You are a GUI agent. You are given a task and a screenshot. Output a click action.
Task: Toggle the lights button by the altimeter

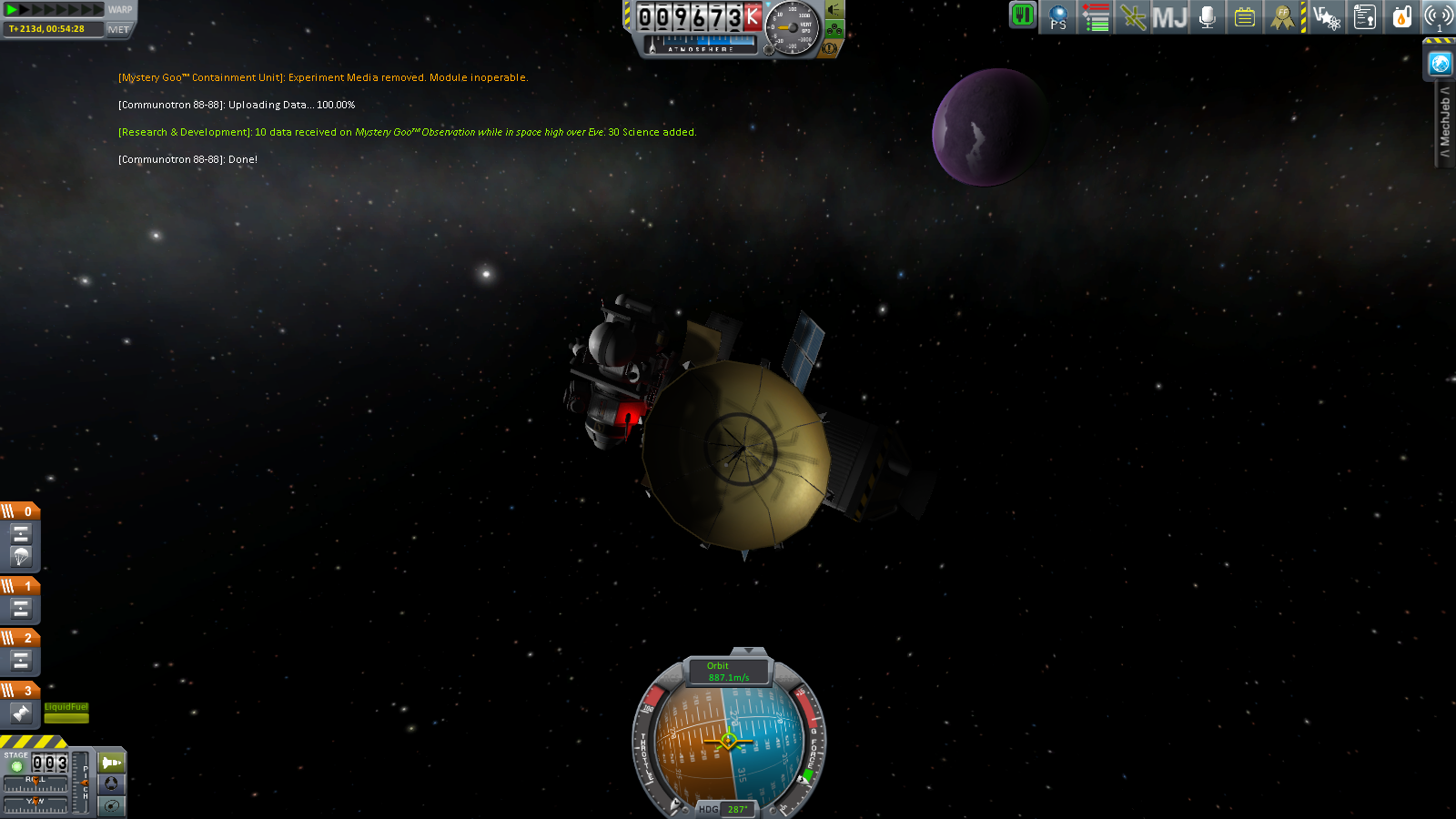834,10
